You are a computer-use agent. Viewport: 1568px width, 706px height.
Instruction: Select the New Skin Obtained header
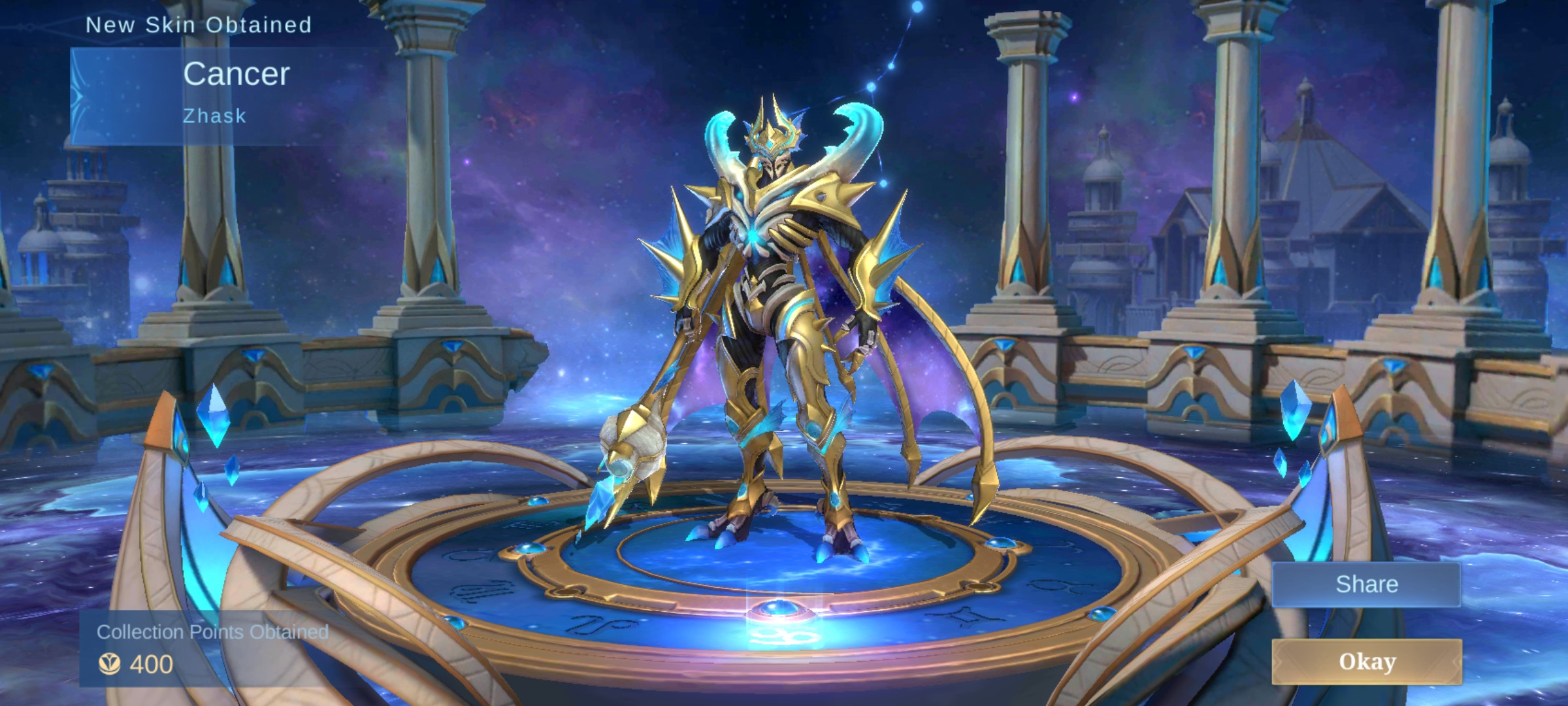(199, 25)
